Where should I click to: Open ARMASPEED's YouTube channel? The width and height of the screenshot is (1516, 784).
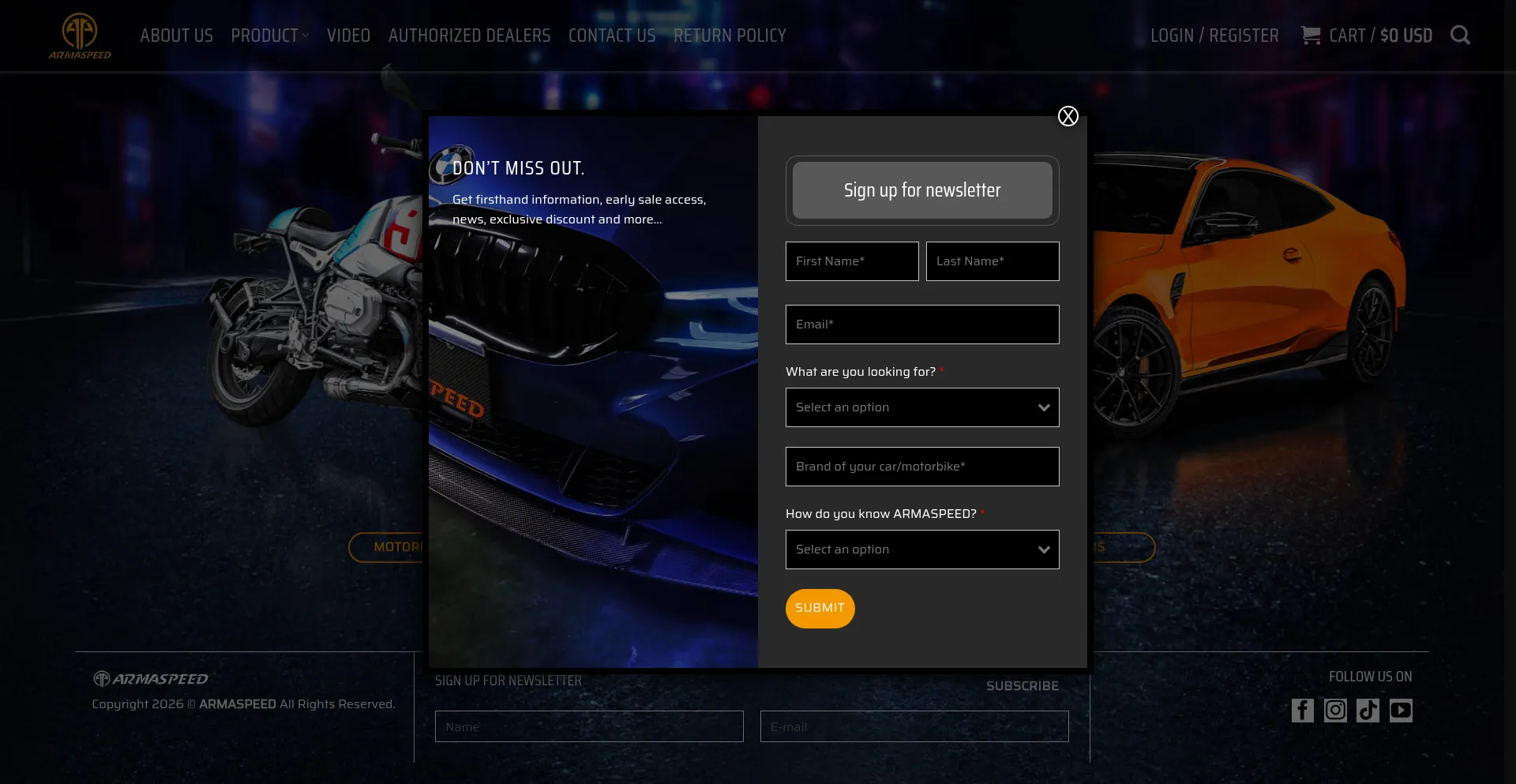click(1402, 711)
